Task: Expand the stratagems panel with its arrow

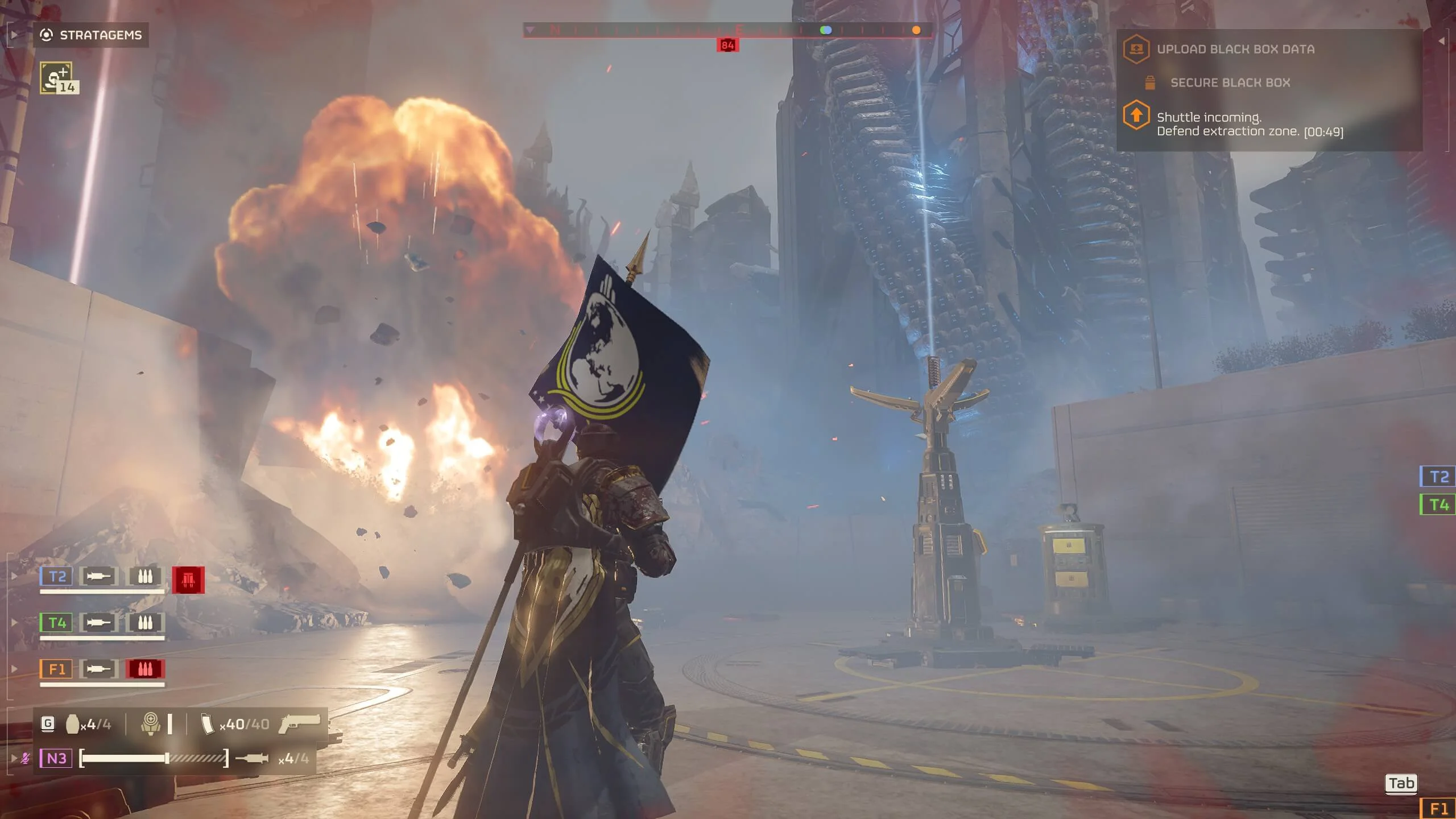Action: pyautogui.click(x=14, y=35)
